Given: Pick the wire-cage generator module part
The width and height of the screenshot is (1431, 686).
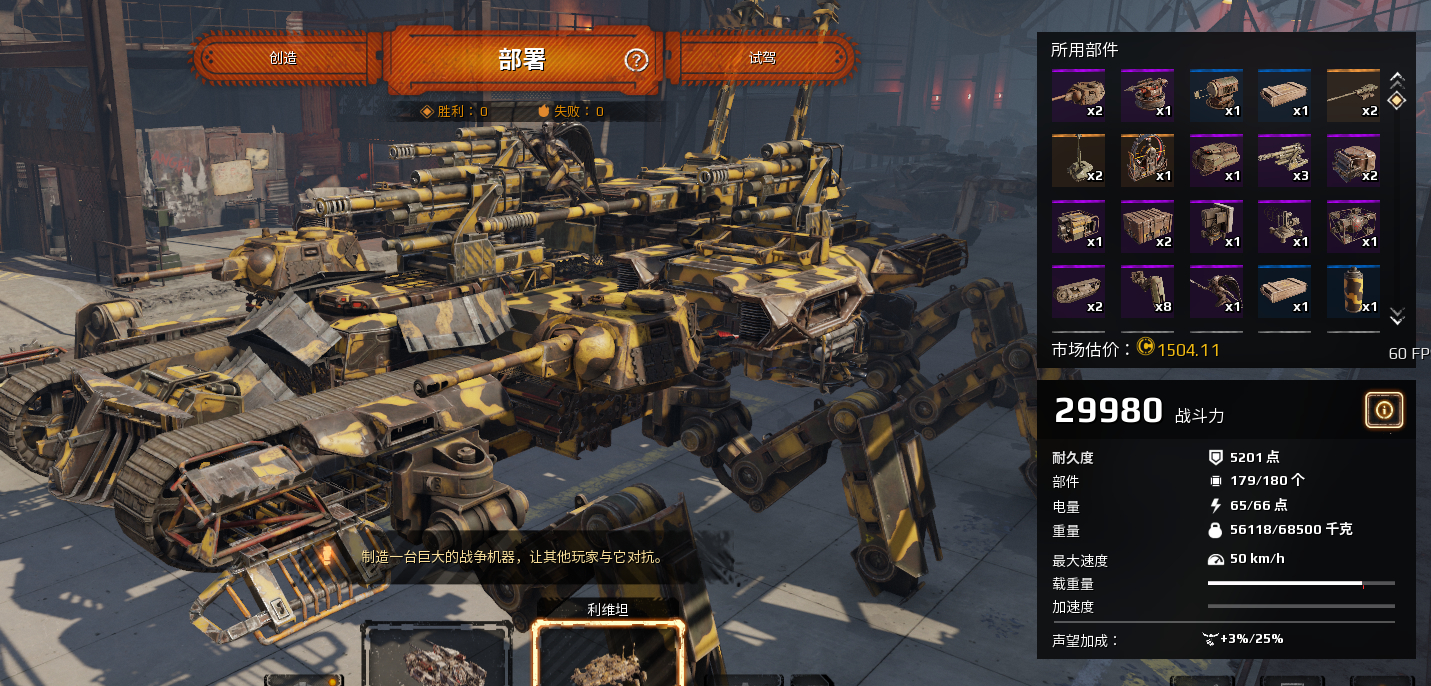Looking at the screenshot, I should pyautogui.click(x=1353, y=226).
